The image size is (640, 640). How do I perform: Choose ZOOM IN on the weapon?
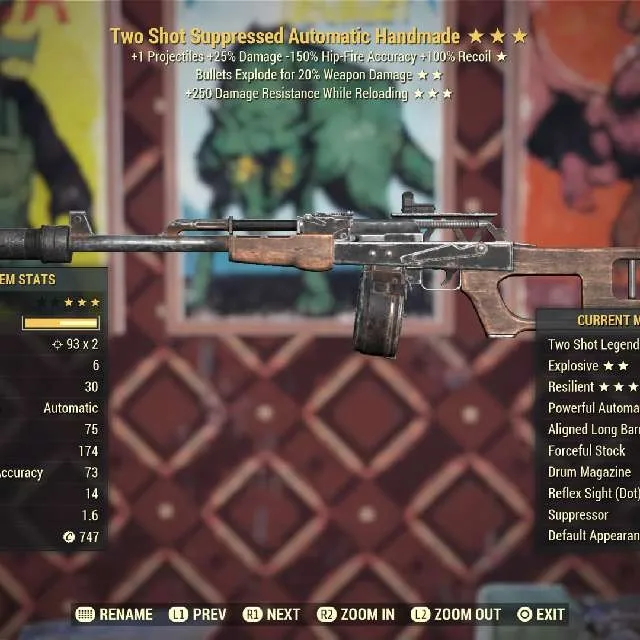tap(356, 614)
